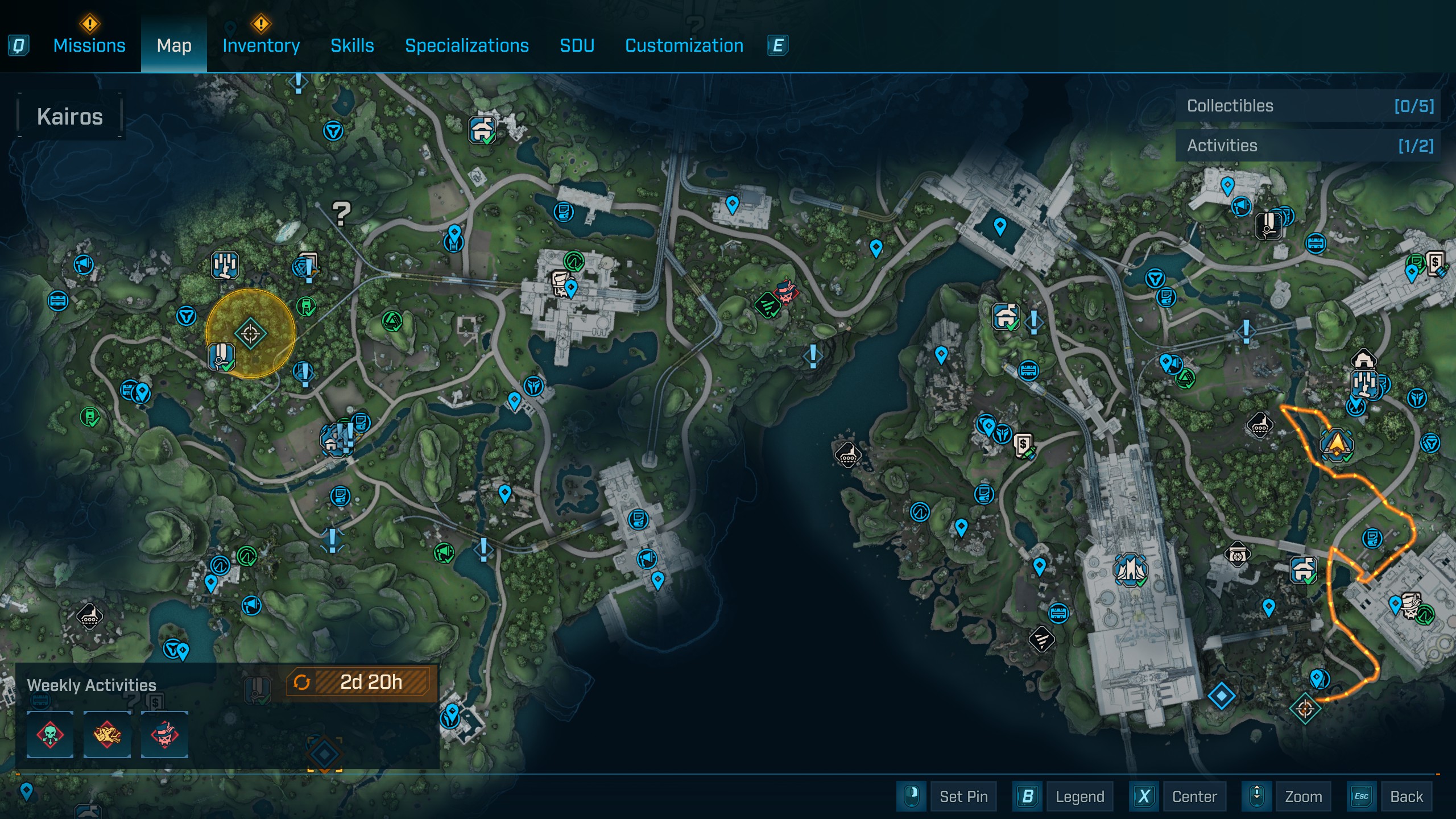Image resolution: width=1456 pixels, height=819 pixels.
Task: Open the red masked bandit weekly activity
Action: click(x=164, y=734)
